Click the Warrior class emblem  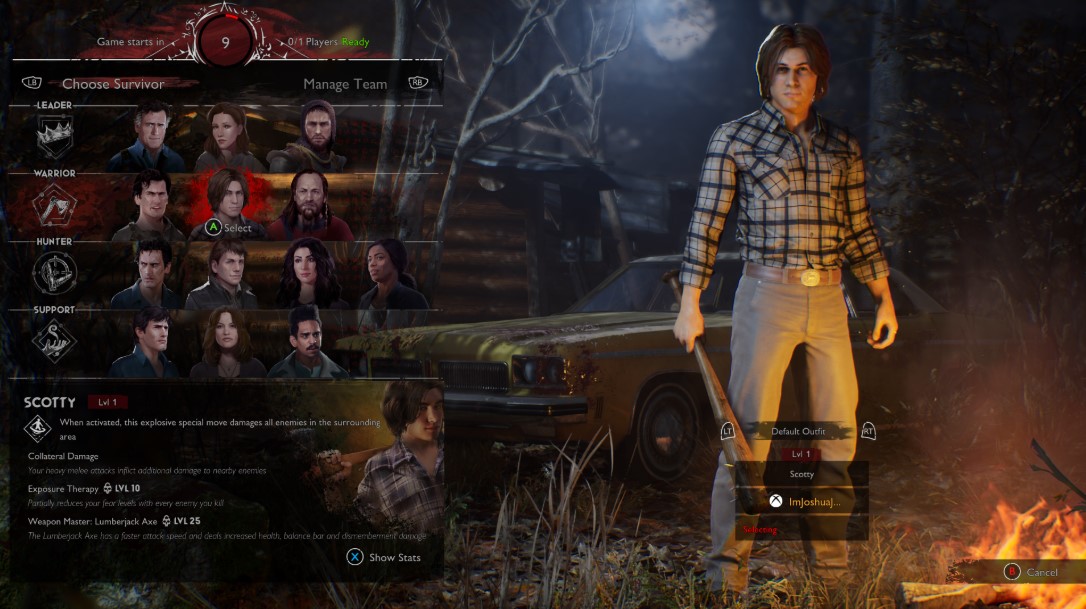(x=55, y=205)
